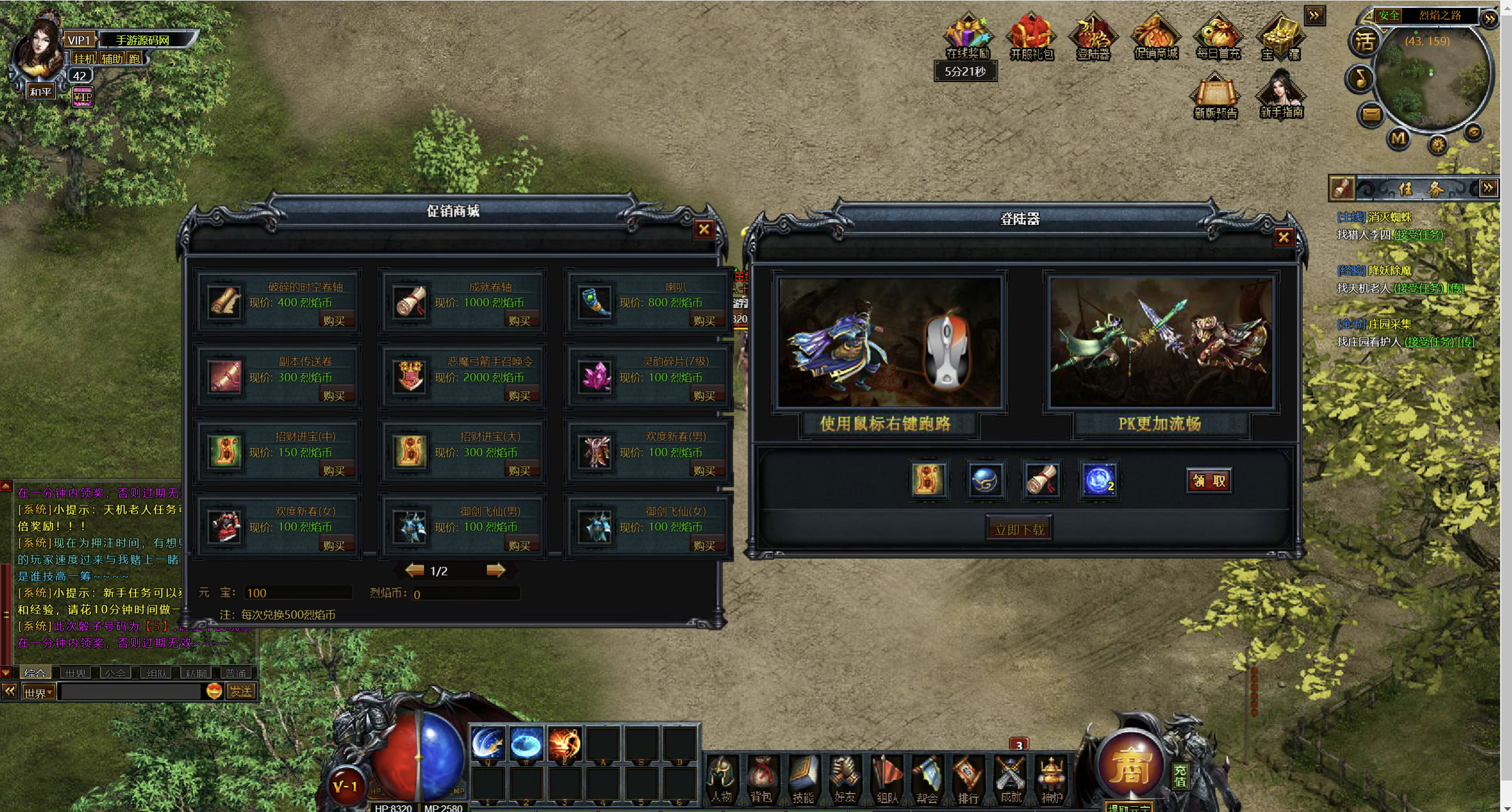The width and height of the screenshot is (1512, 812).
Task: Purchase the 喇叭 horn item
Action: point(704,320)
